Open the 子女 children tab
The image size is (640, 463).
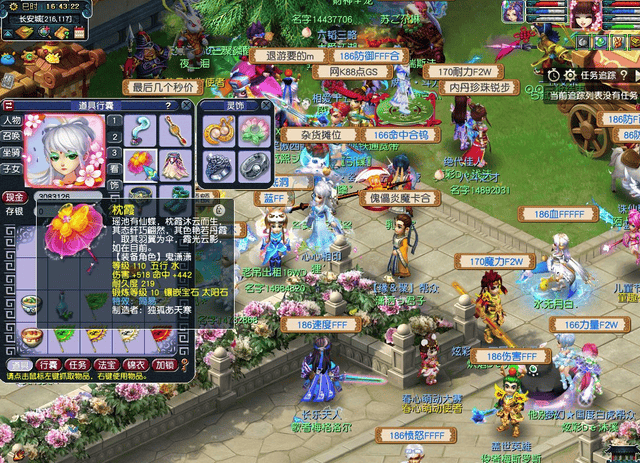tap(12, 168)
